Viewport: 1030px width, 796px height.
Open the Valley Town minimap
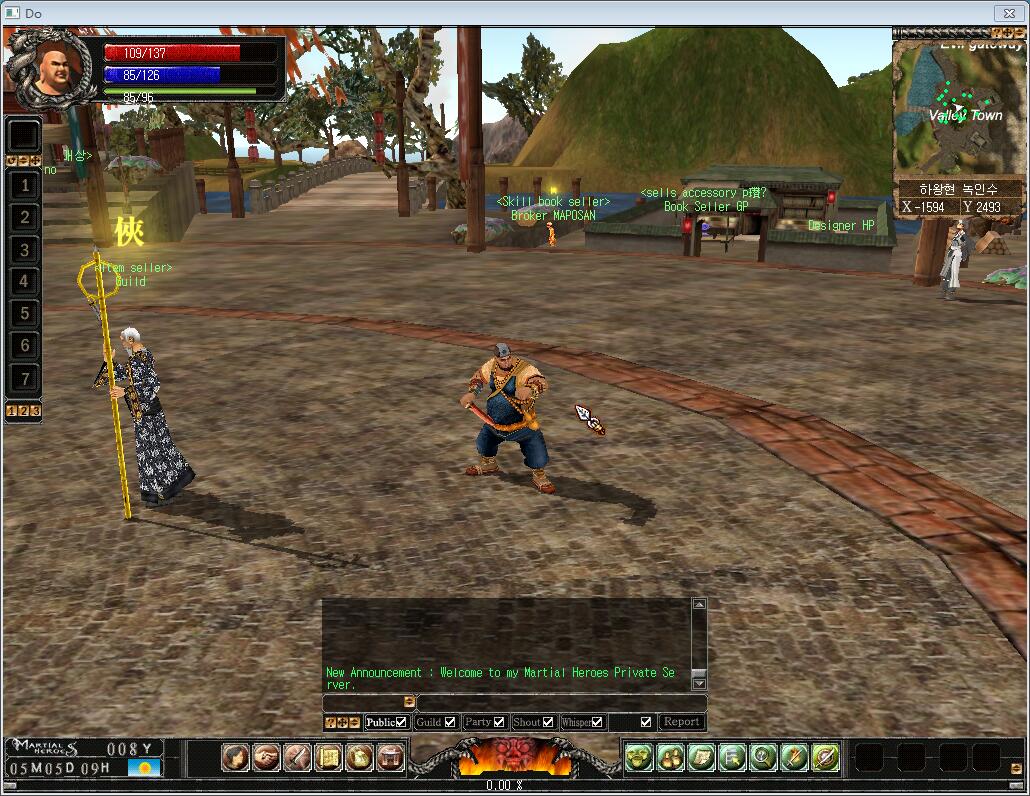pyautogui.click(x=958, y=111)
